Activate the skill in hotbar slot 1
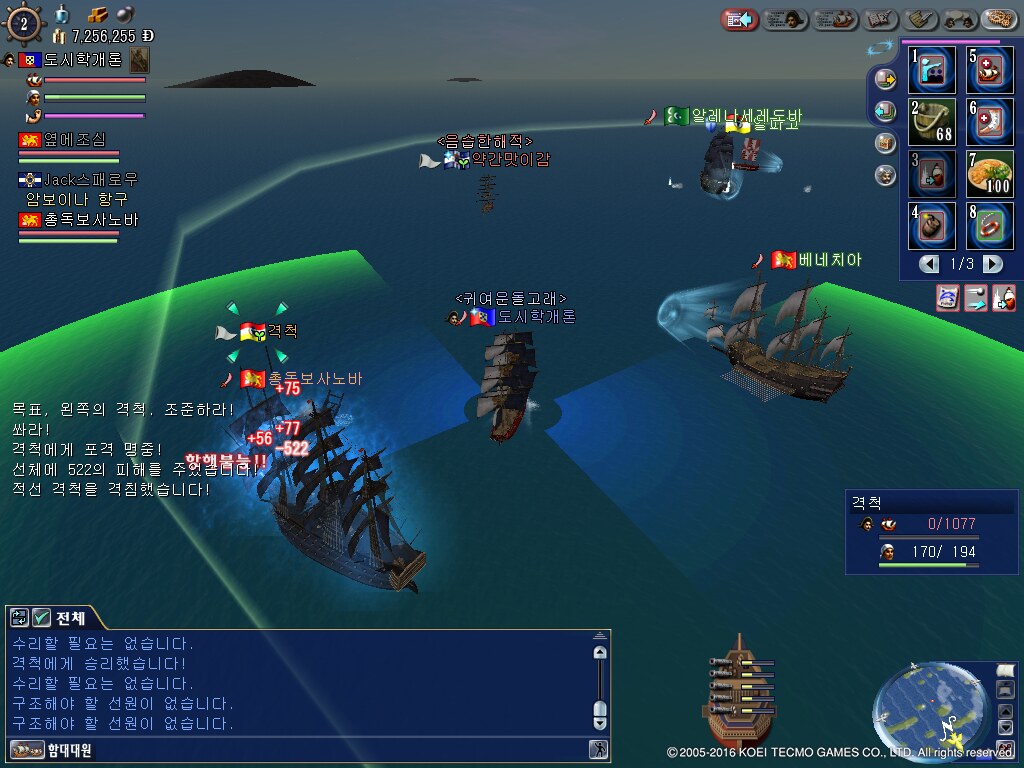Image resolution: width=1024 pixels, height=768 pixels. click(932, 68)
